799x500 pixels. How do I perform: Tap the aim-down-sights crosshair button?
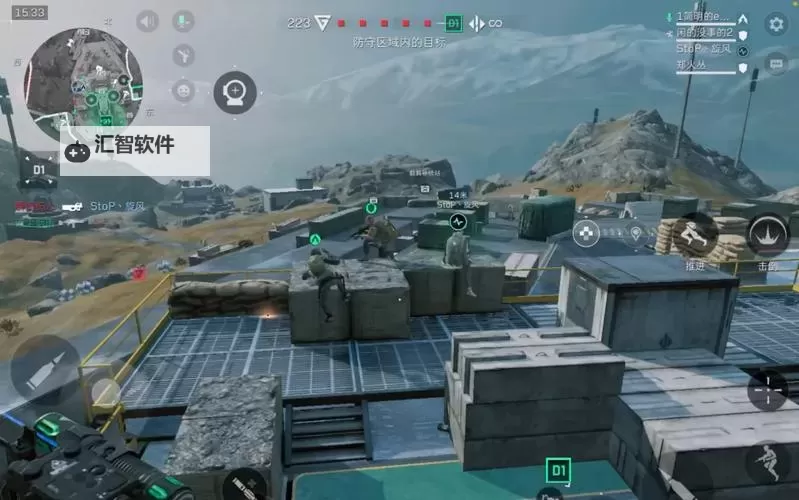767,389
